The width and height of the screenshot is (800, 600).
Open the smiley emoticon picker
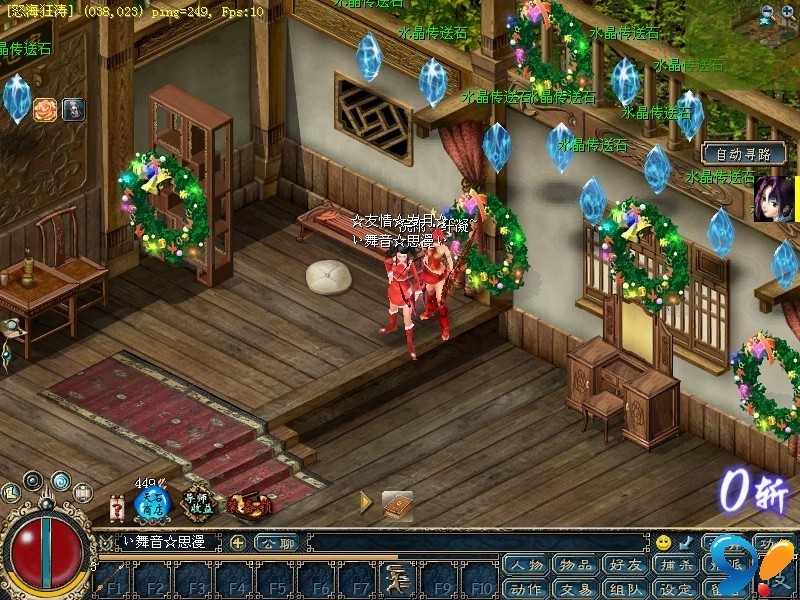tap(663, 543)
